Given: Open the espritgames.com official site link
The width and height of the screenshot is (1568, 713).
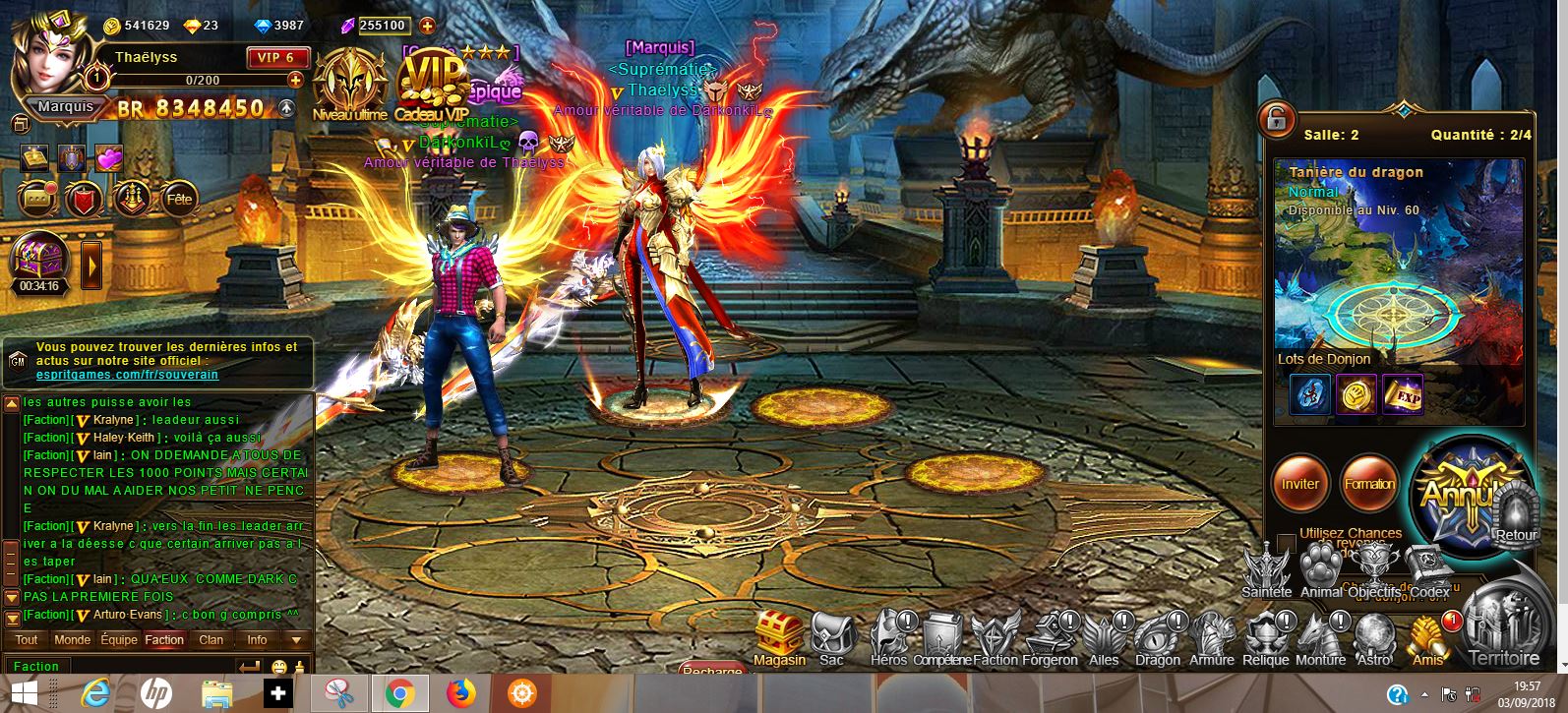Looking at the screenshot, I should [x=127, y=375].
